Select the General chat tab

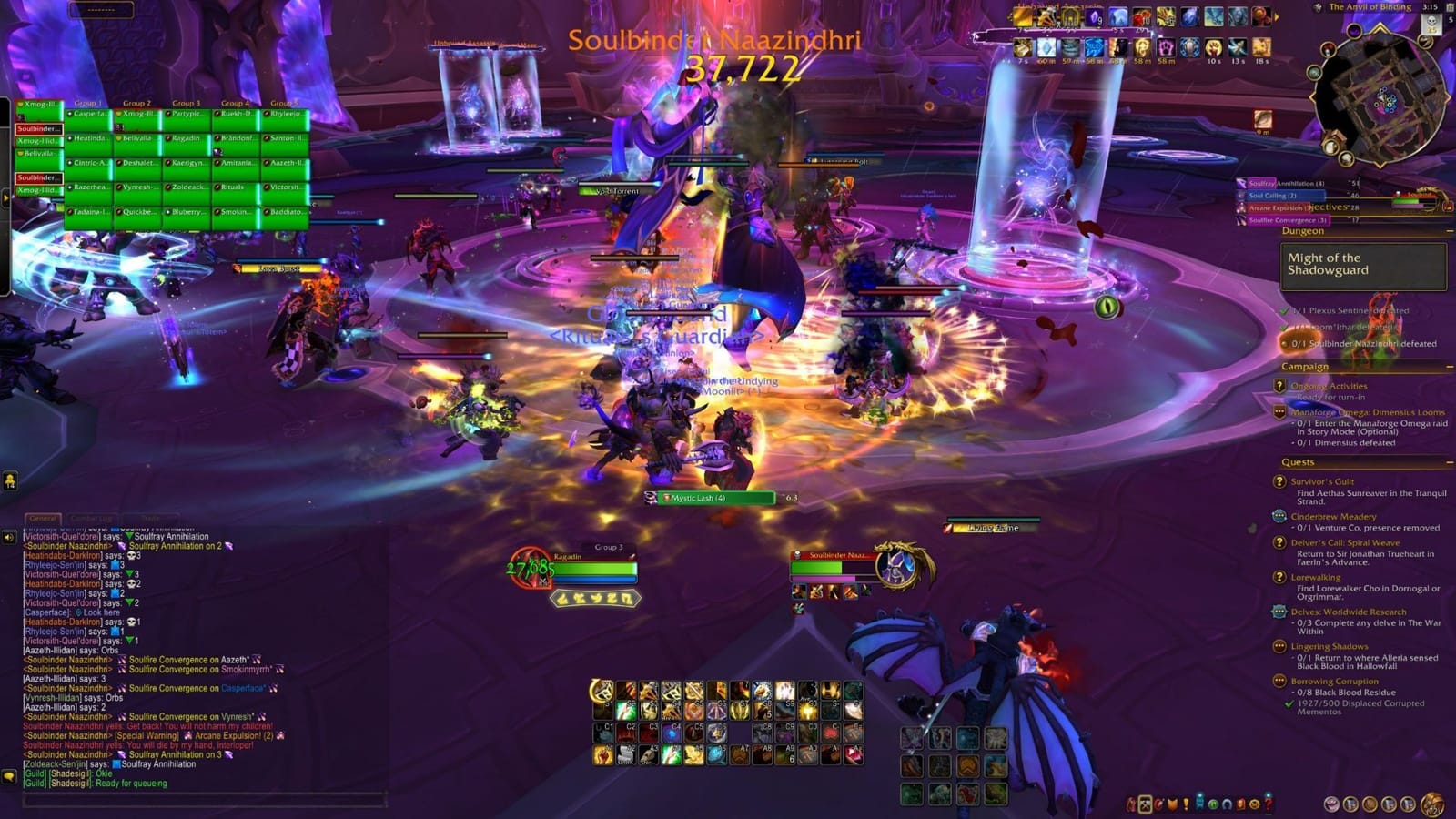pos(44,518)
